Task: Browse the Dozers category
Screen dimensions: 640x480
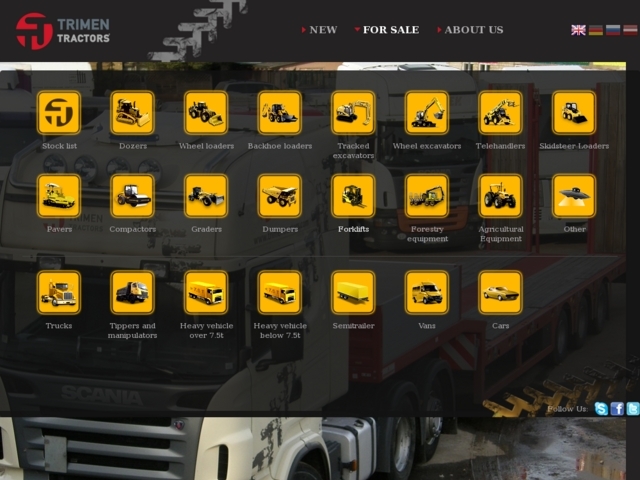Action: 133,113
